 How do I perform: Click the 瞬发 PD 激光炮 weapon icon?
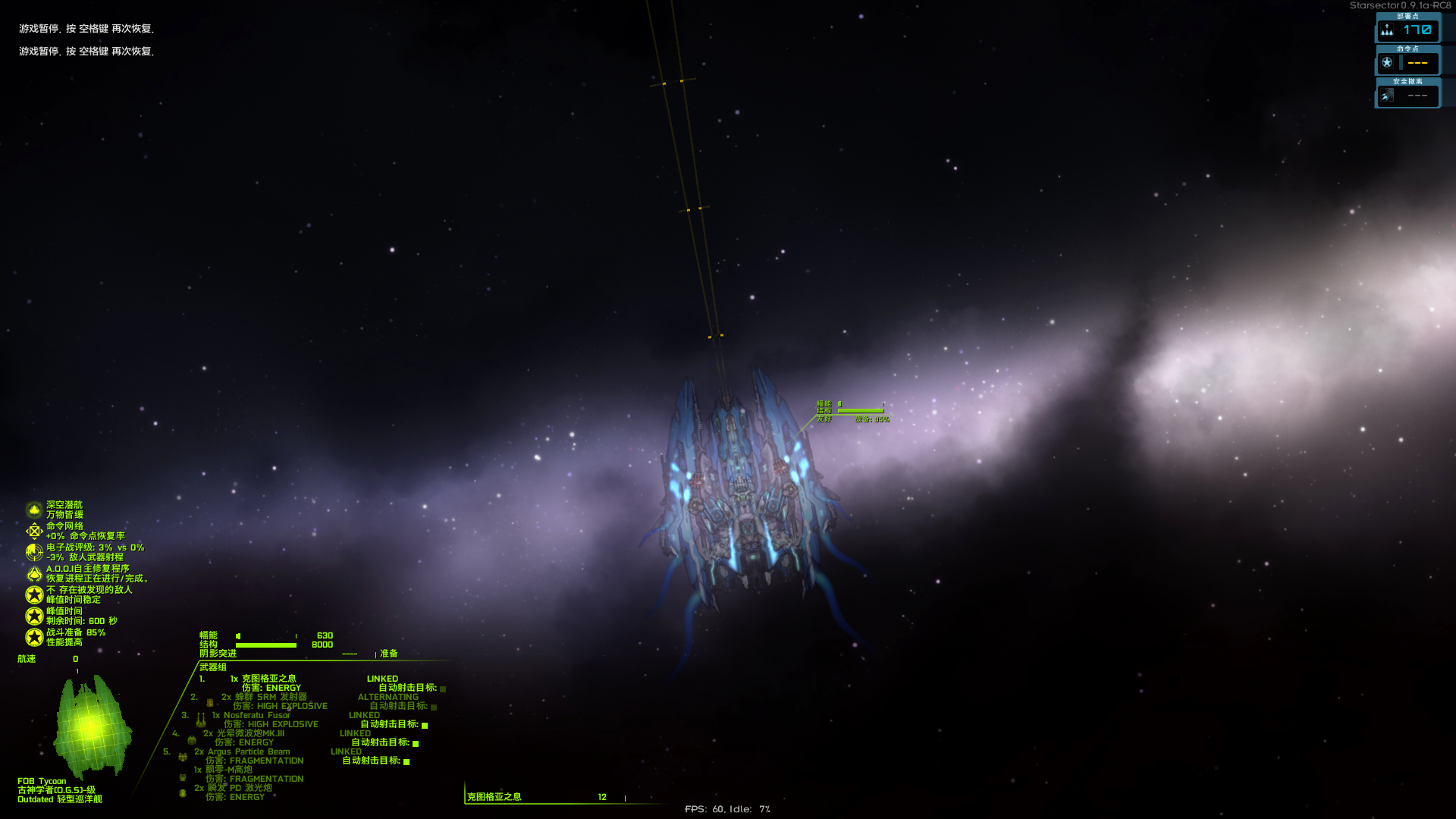coord(181,793)
